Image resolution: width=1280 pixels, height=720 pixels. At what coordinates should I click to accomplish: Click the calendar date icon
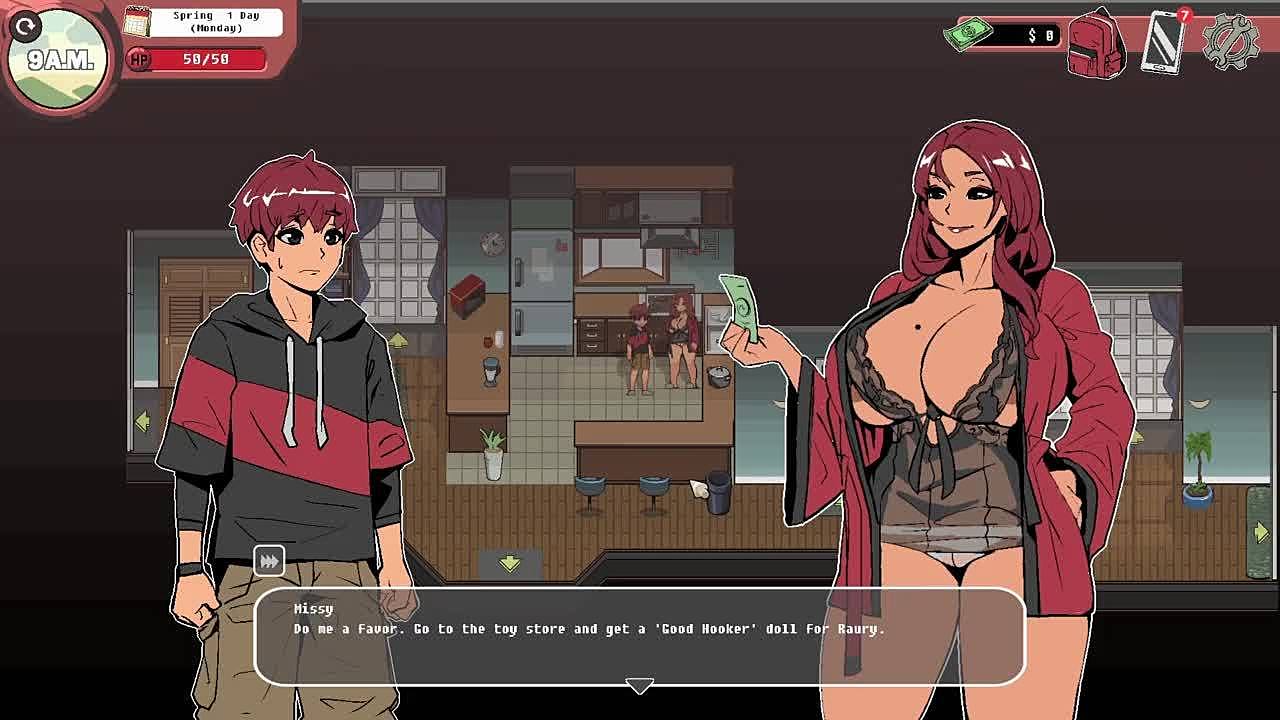[x=137, y=21]
